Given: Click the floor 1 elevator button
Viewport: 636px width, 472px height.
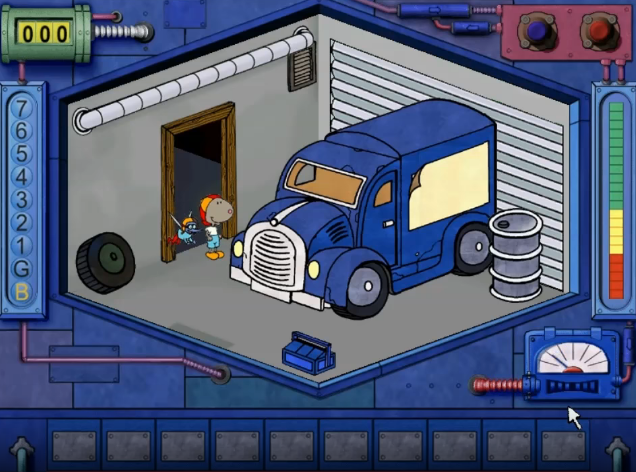Looking at the screenshot, I should [x=22, y=245].
